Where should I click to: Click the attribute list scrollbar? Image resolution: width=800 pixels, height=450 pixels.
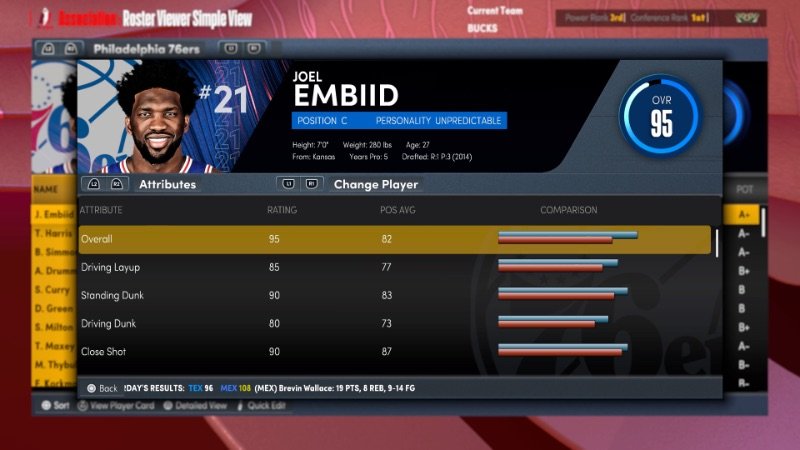(x=716, y=243)
